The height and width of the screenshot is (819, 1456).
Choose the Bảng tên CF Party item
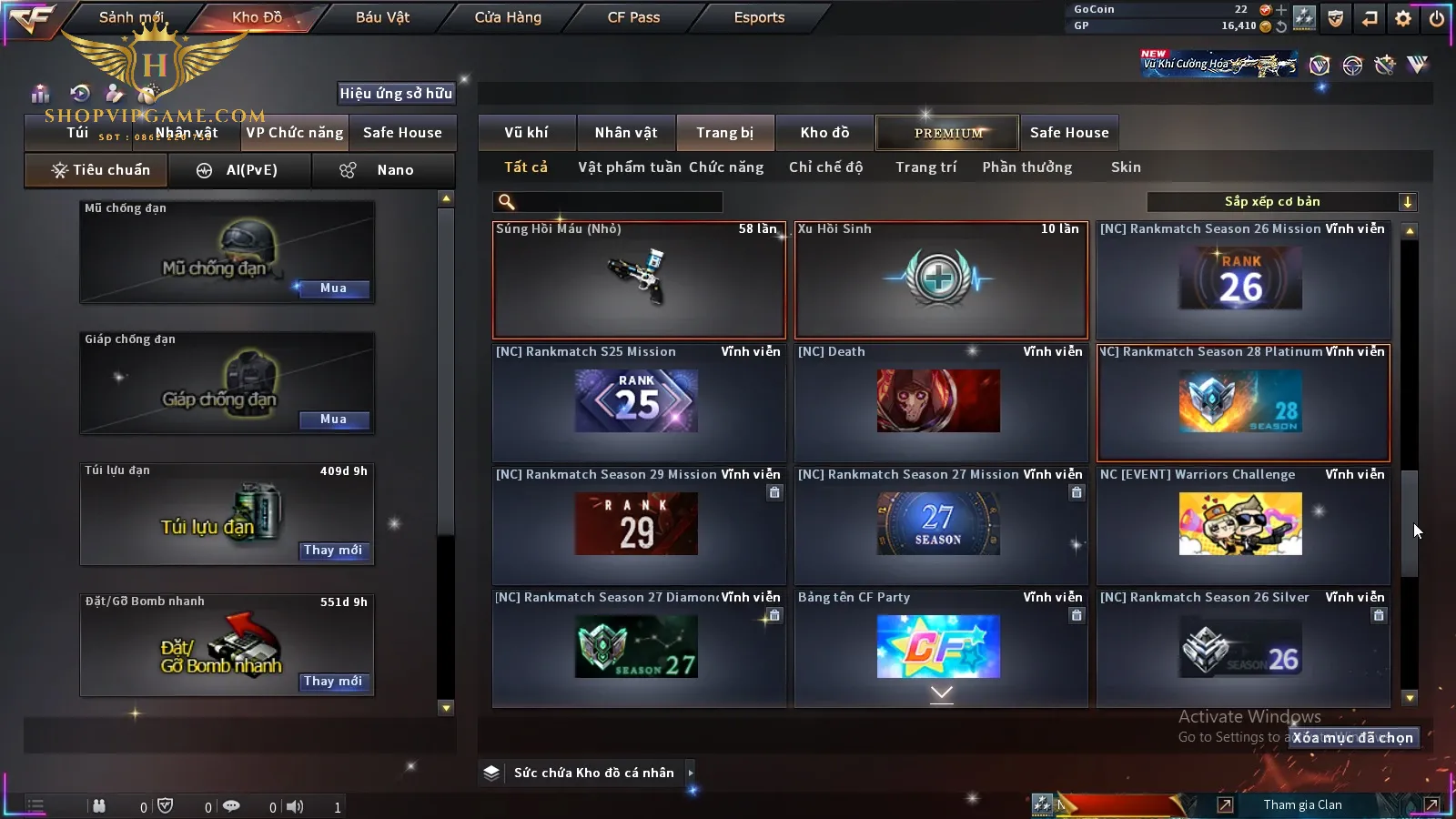coord(941,646)
